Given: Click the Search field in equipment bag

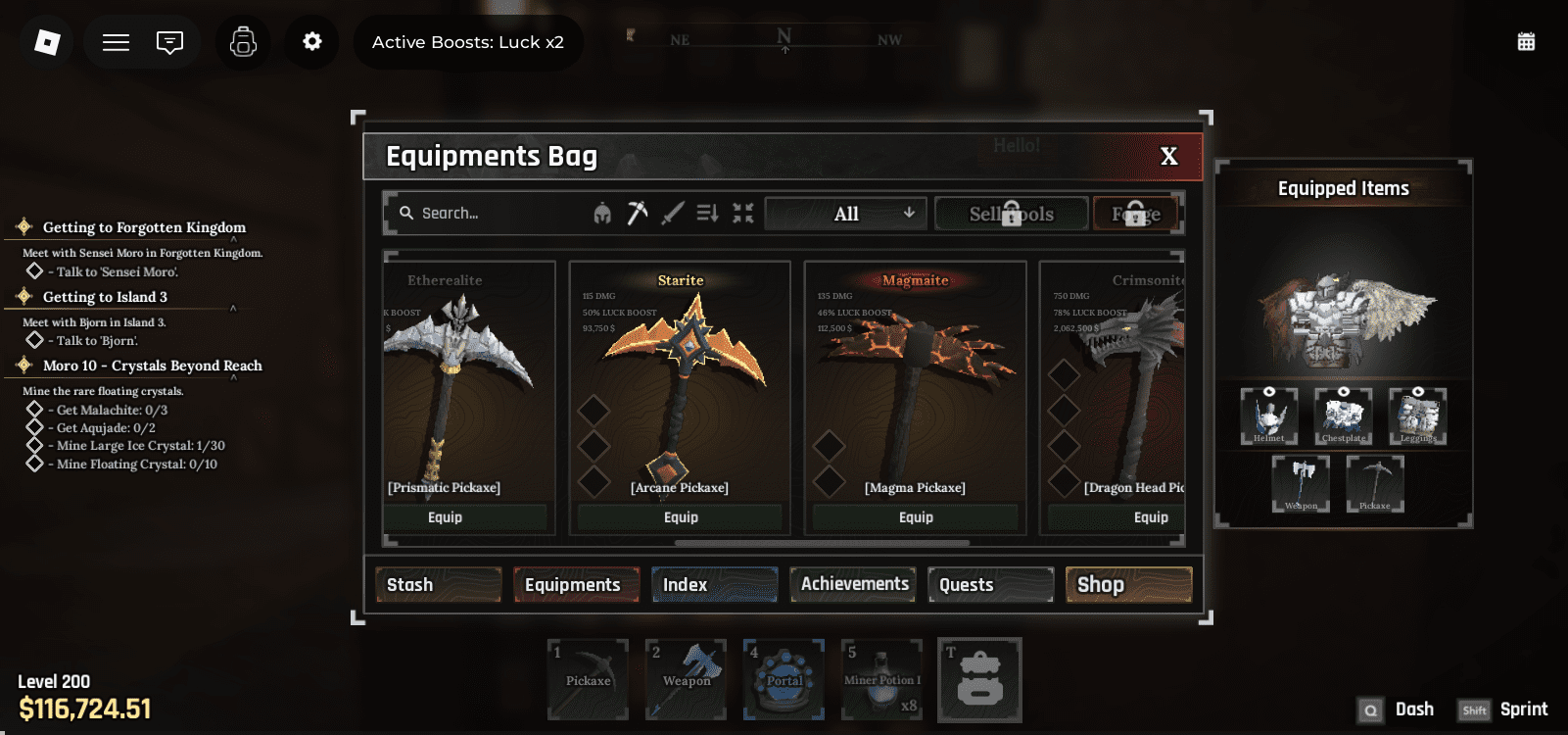Looking at the screenshot, I should 490,214.
